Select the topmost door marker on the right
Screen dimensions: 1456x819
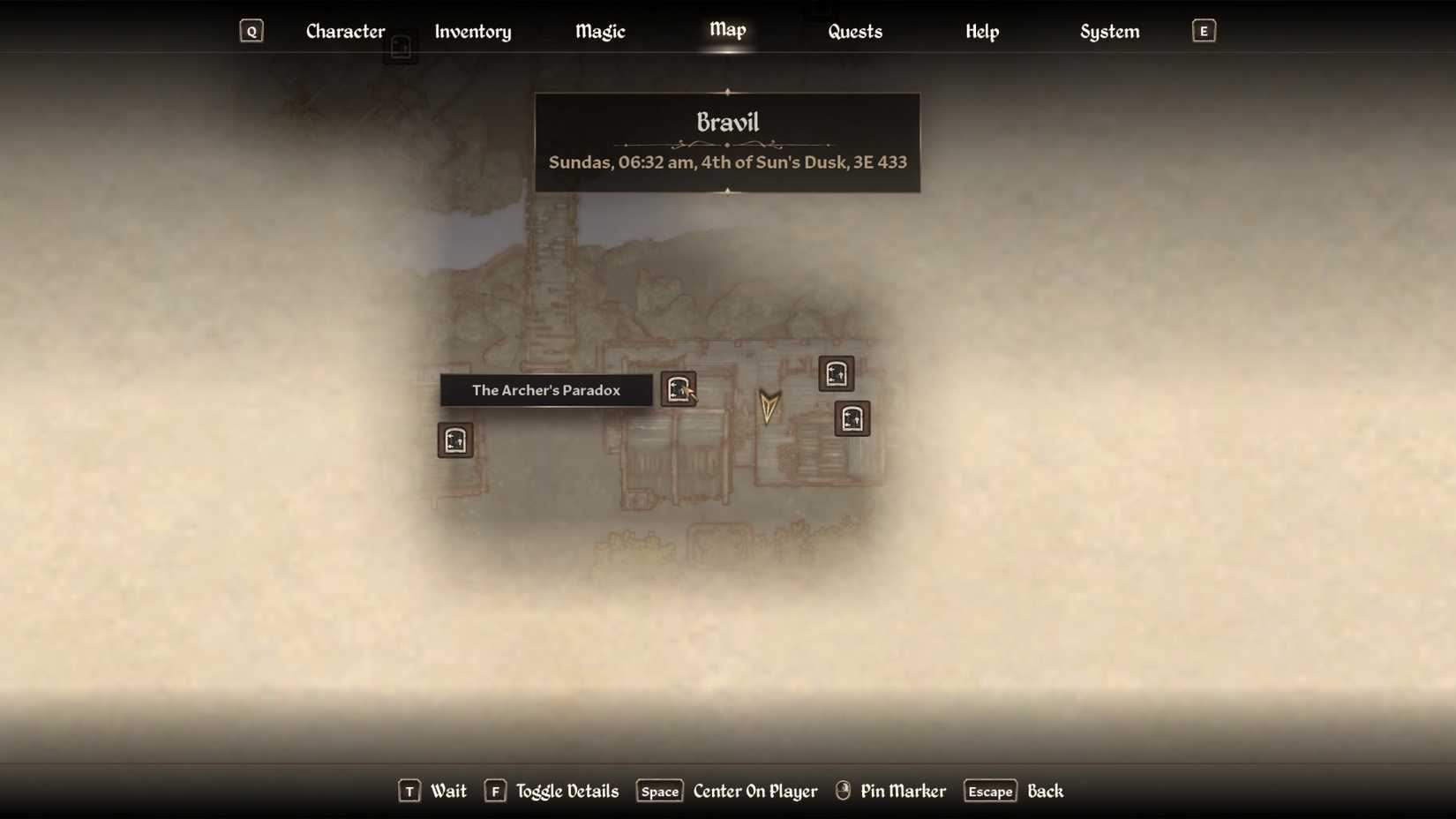click(836, 374)
